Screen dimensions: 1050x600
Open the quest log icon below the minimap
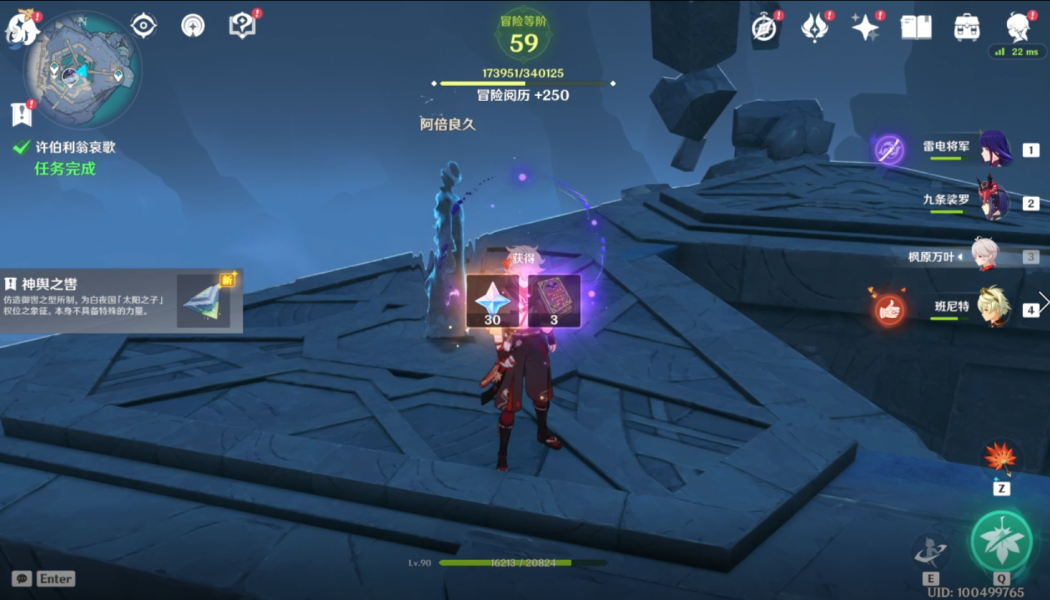22,114
